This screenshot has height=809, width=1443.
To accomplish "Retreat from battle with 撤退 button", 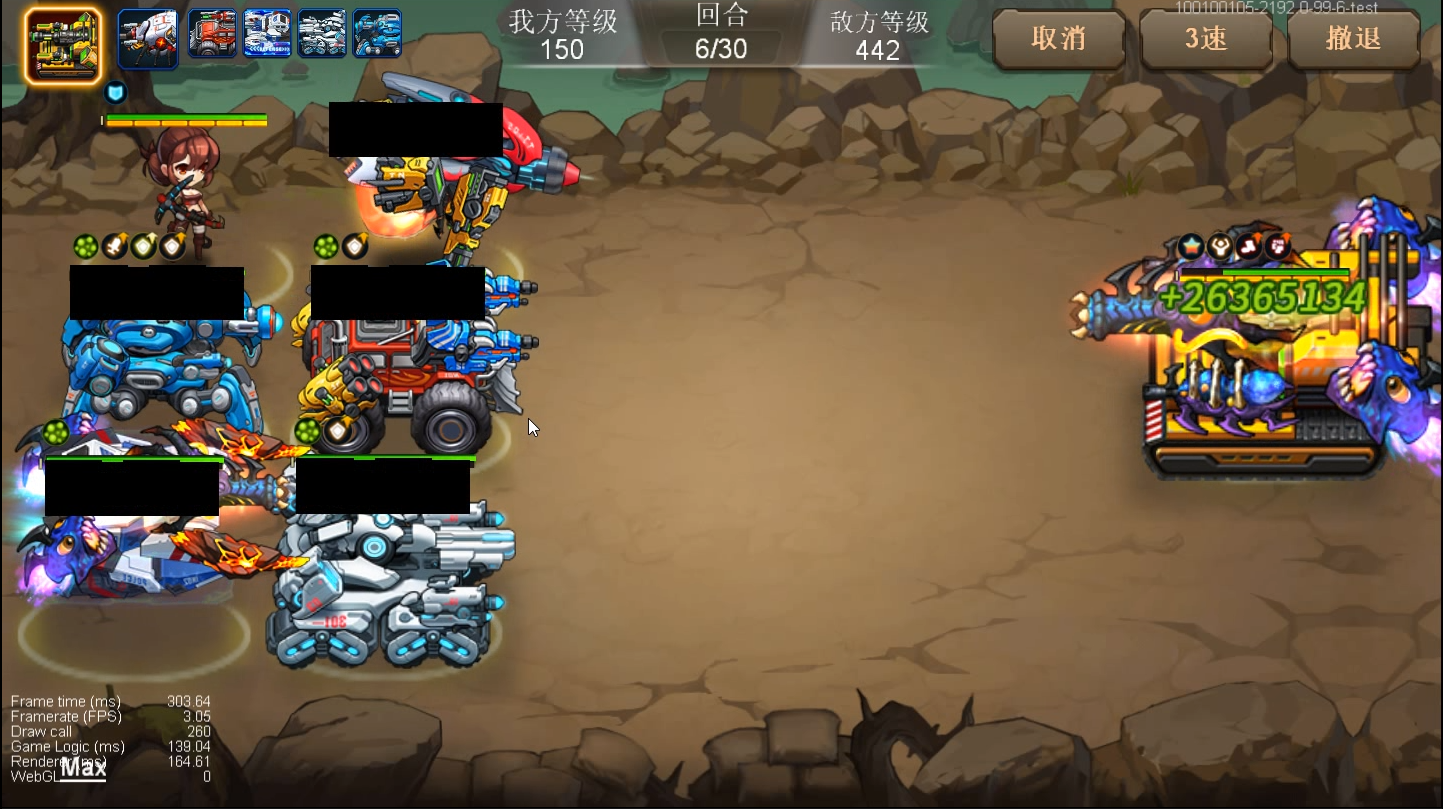I will (x=1353, y=39).
